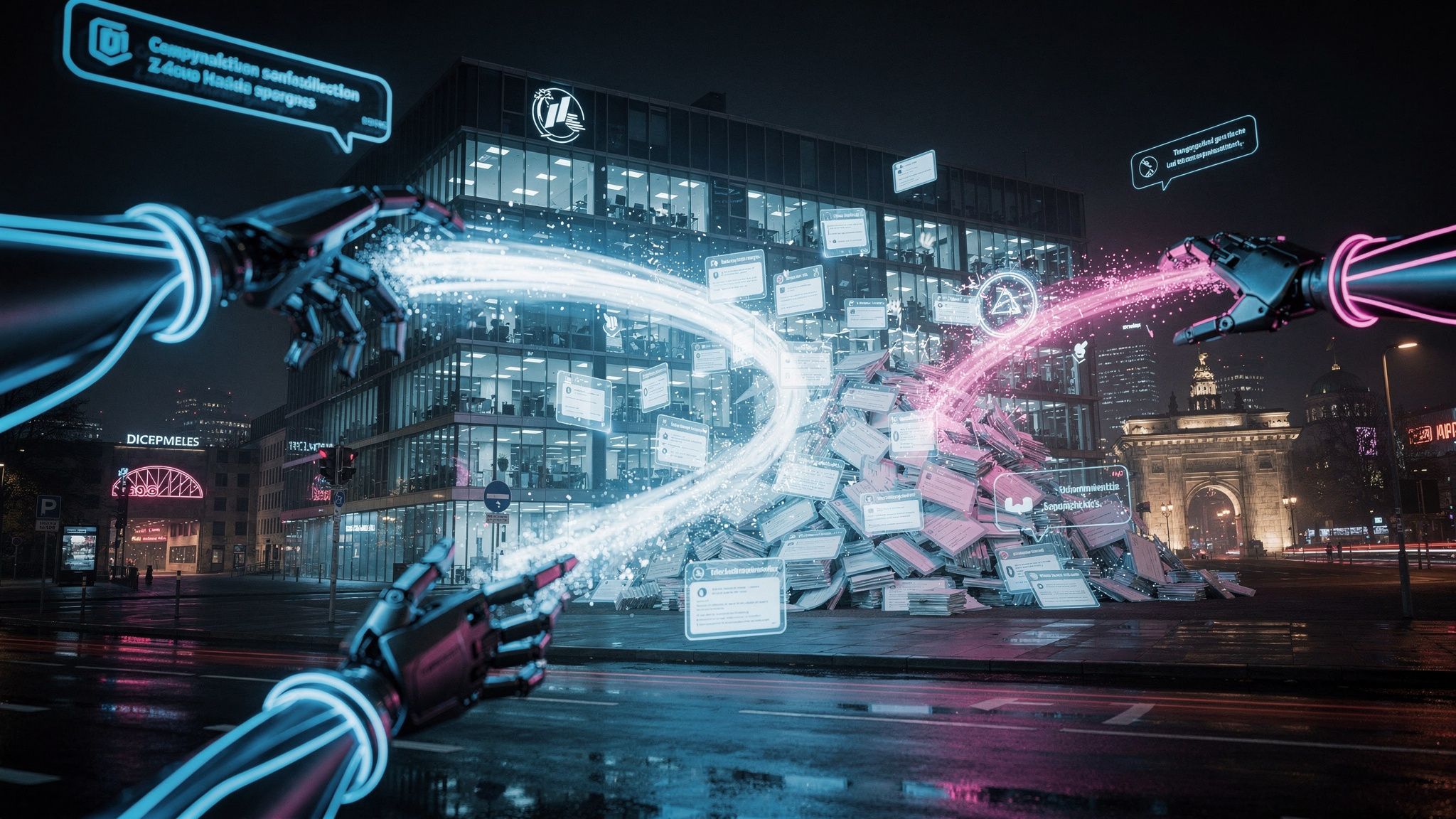Image resolution: width=1456 pixels, height=819 pixels.
Task: Click the shield icon in the blue bubble
Action: point(109,41)
